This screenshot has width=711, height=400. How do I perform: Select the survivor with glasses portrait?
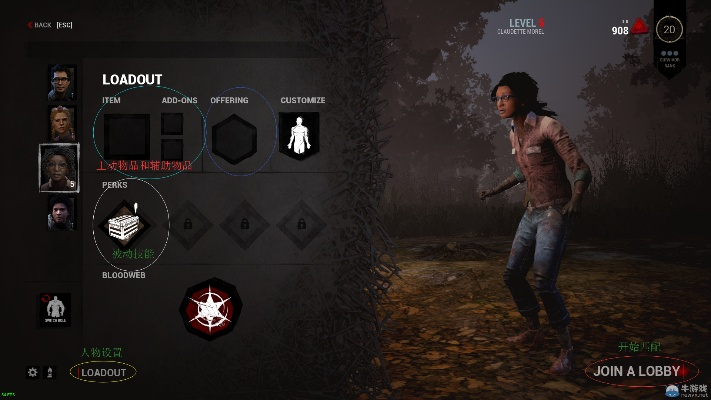coord(62,82)
